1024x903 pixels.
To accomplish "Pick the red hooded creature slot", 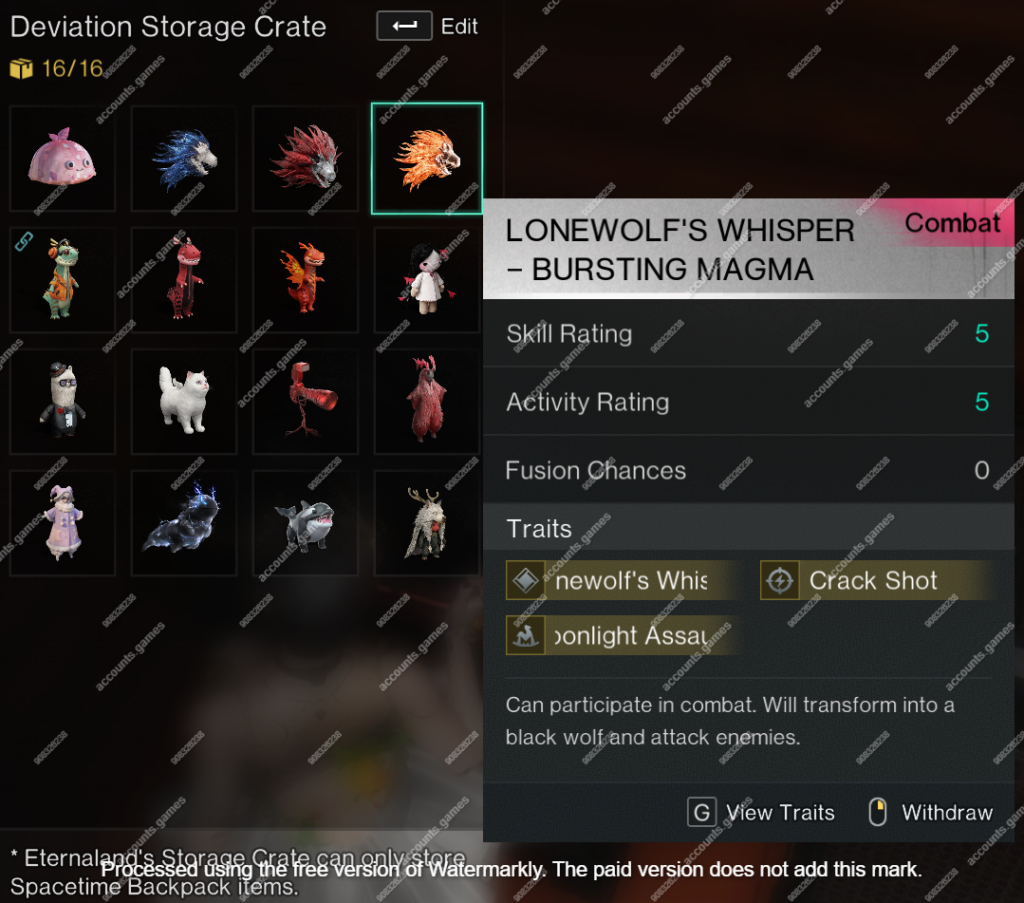I will click(x=427, y=402).
